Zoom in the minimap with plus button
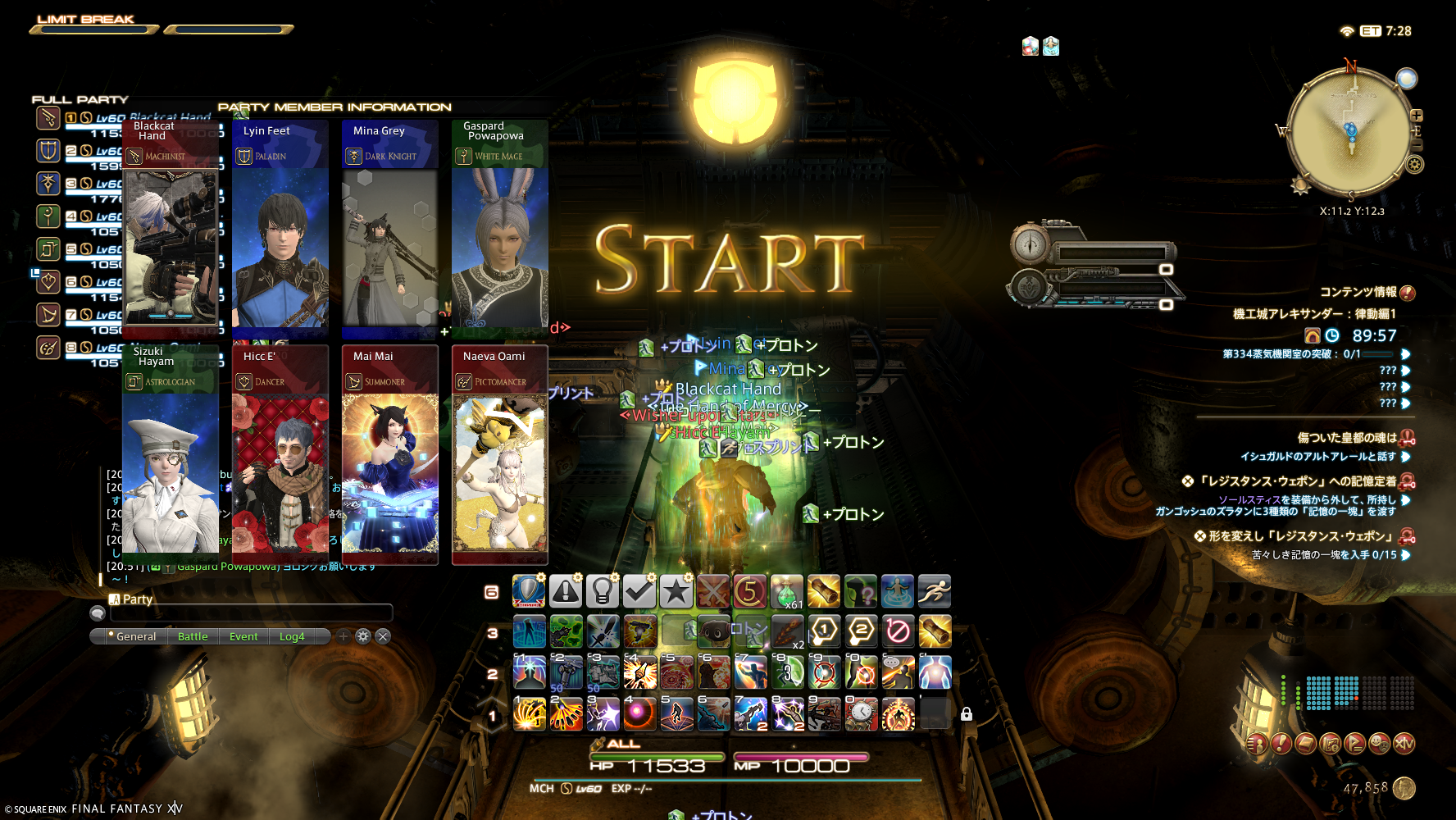Image resolution: width=1456 pixels, height=820 pixels. point(1417,116)
